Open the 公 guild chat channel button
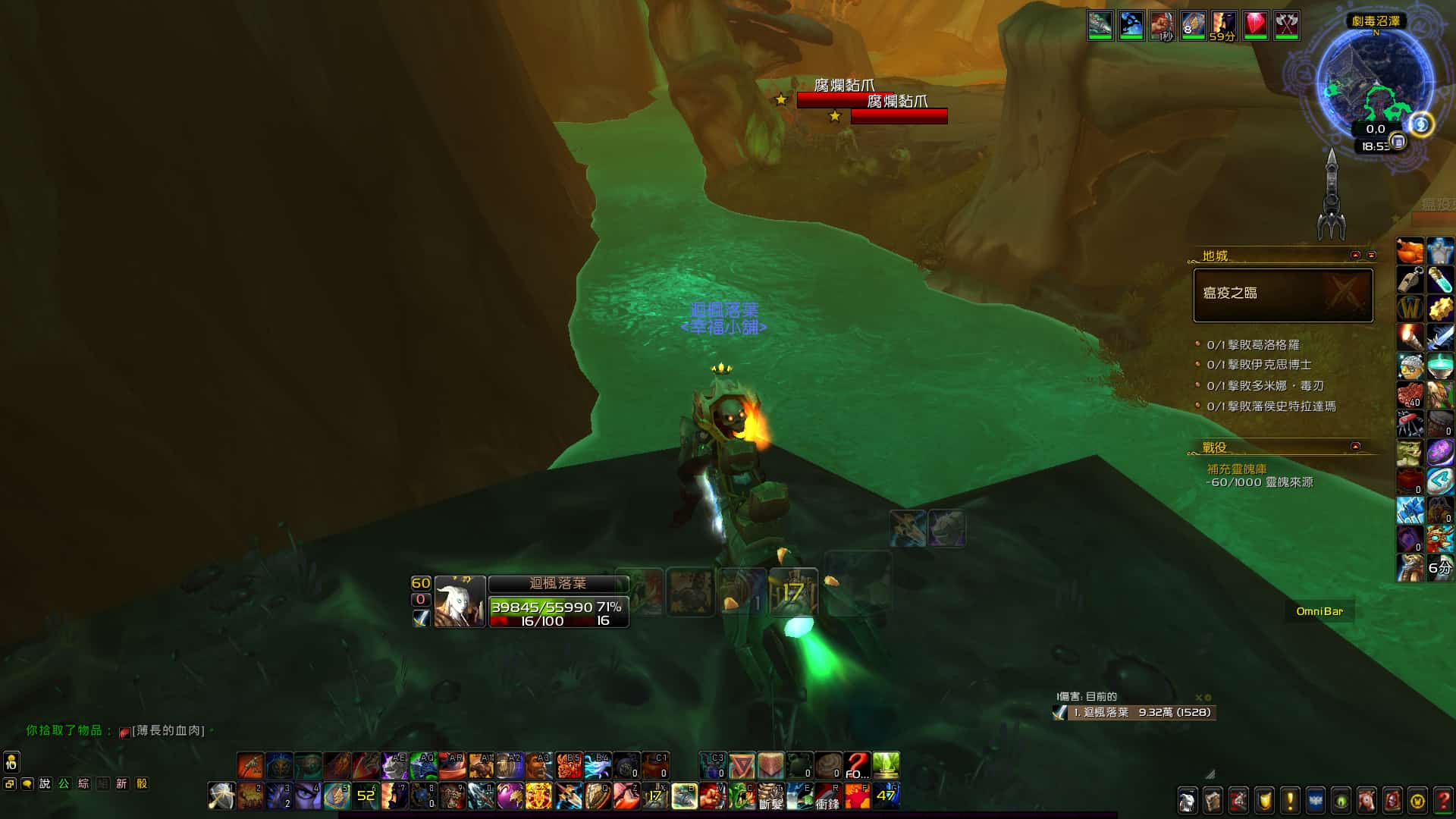Screen dimensions: 1456x819 coord(64,783)
